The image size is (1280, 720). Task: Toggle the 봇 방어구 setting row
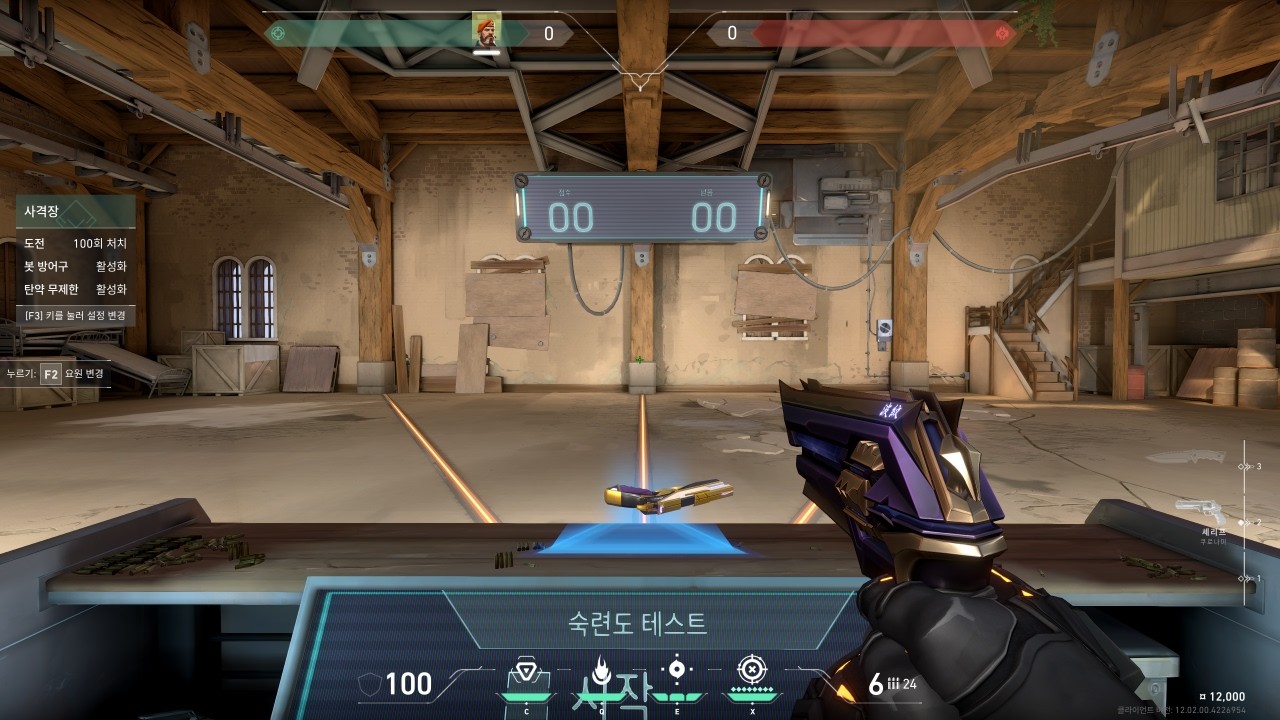point(76,266)
